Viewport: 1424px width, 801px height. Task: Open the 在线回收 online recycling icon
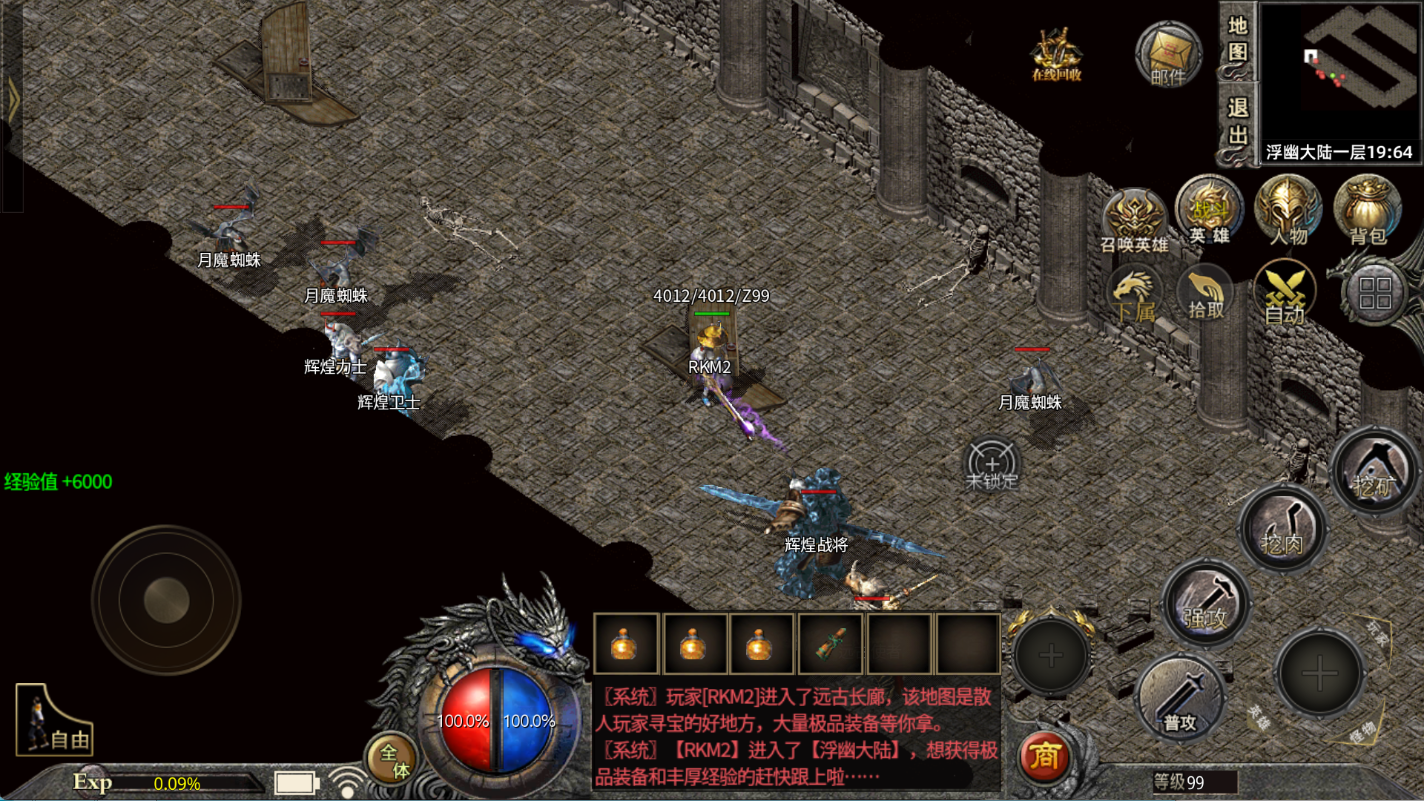pos(1056,53)
